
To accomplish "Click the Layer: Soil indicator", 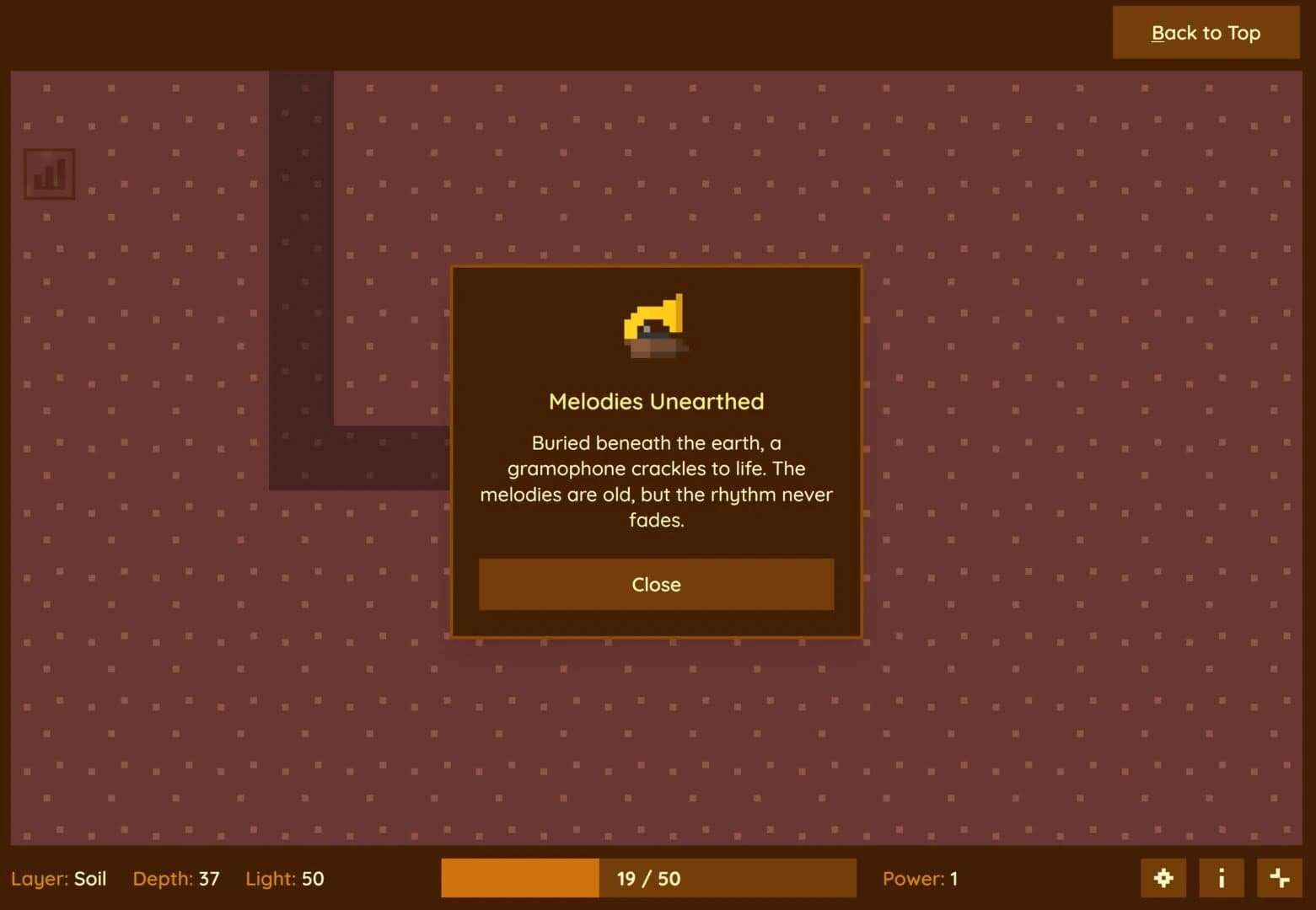I will 59,878.
